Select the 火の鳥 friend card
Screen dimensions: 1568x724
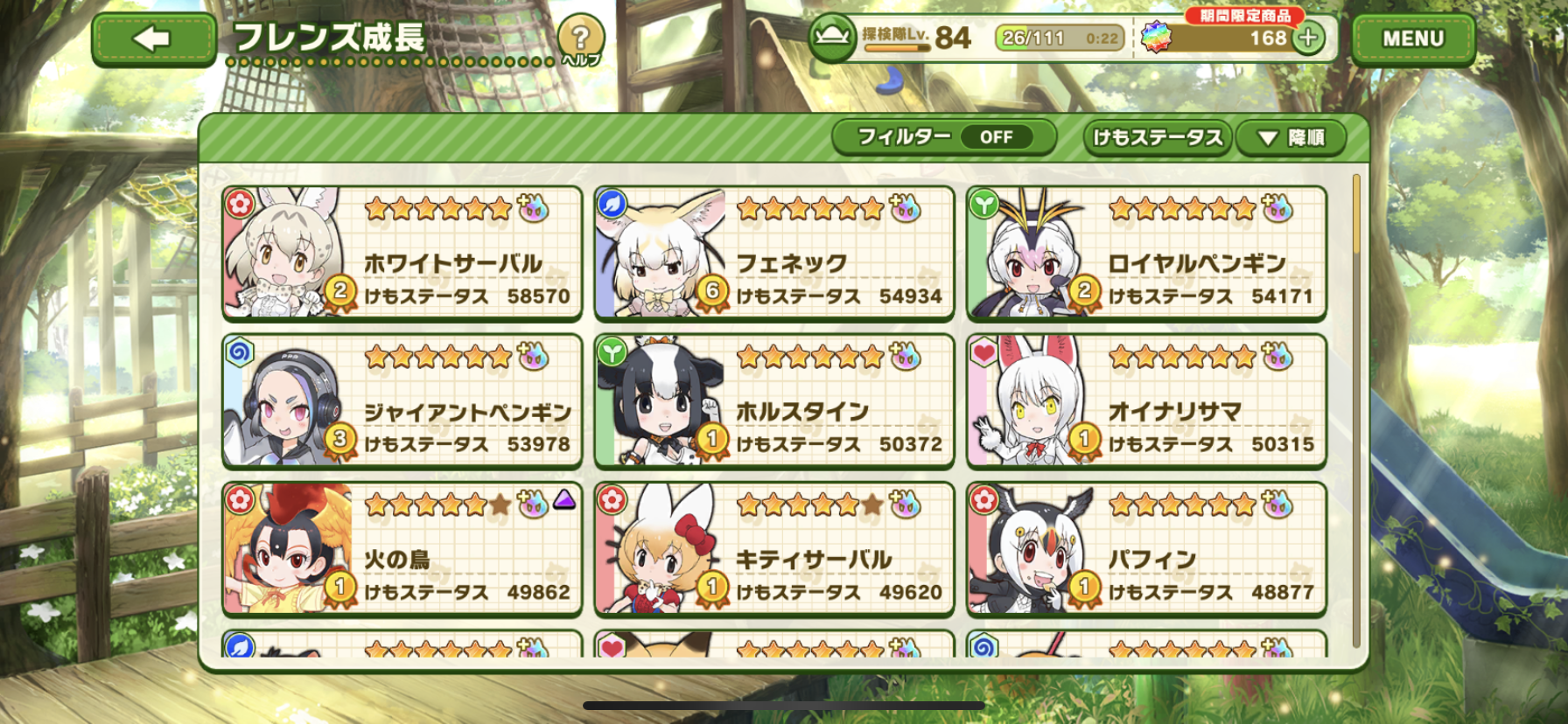pos(402,548)
